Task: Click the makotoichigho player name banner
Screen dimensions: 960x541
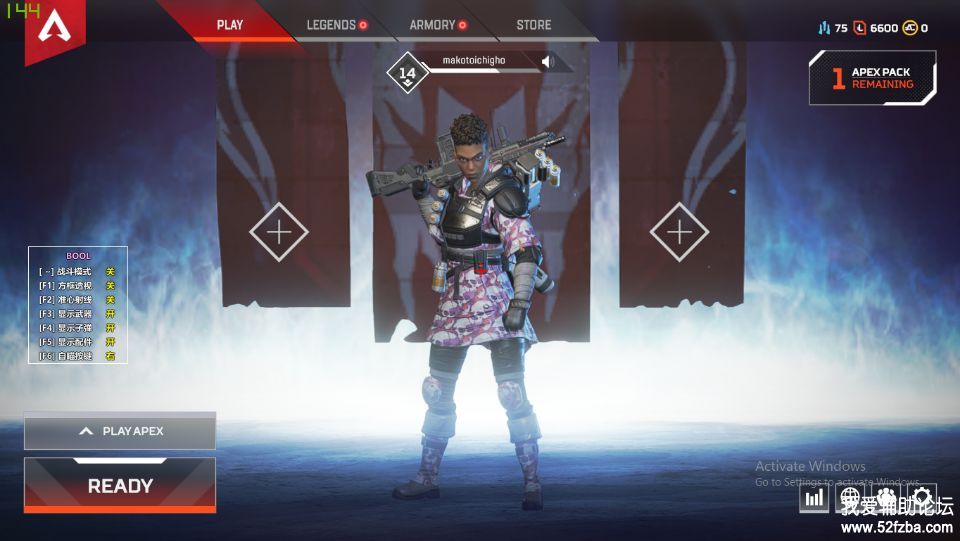Action: [474, 61]
